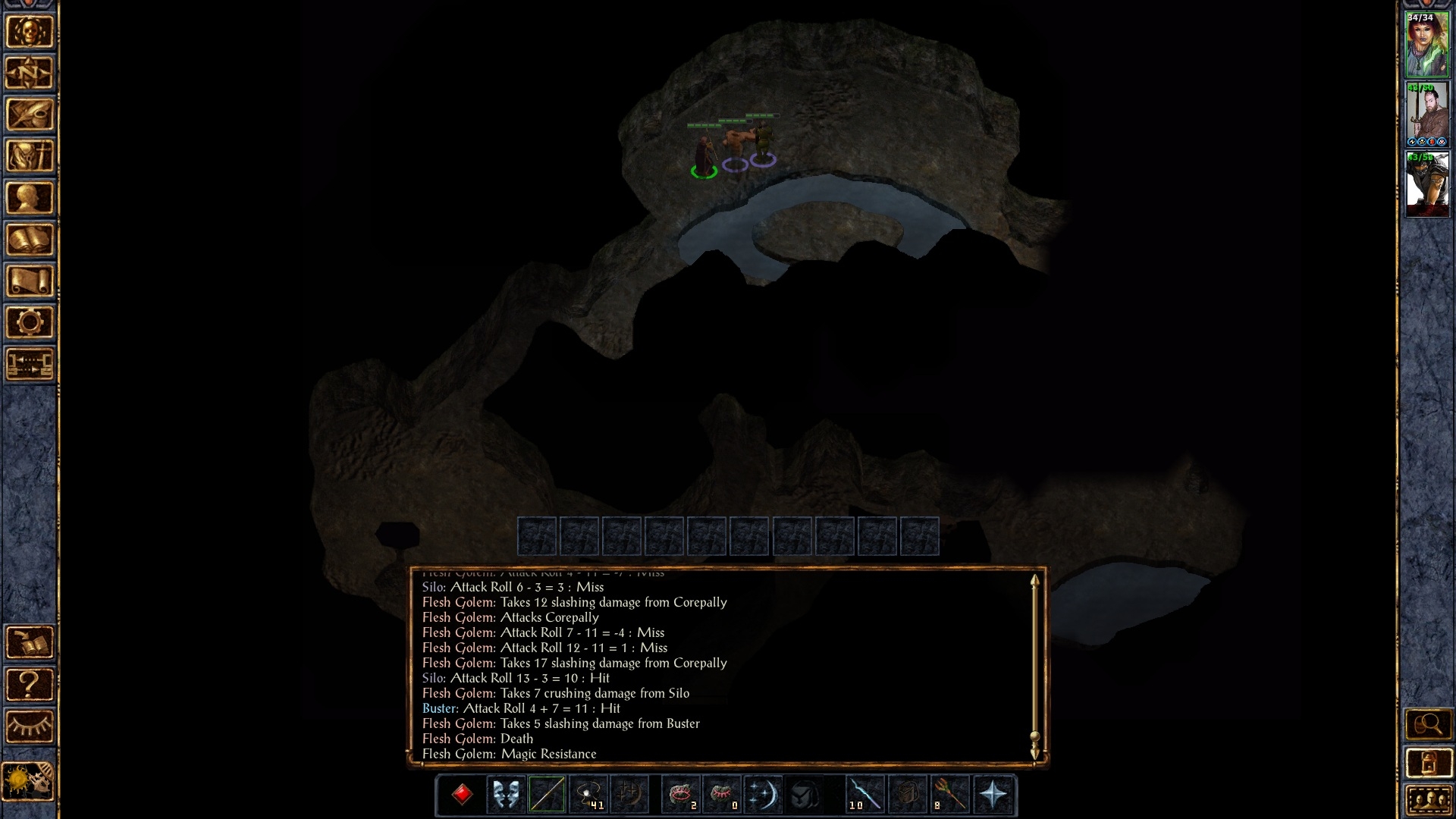Open the area map compass button
The width and height of the screenshot is (1456, 819).
point(30,74)
